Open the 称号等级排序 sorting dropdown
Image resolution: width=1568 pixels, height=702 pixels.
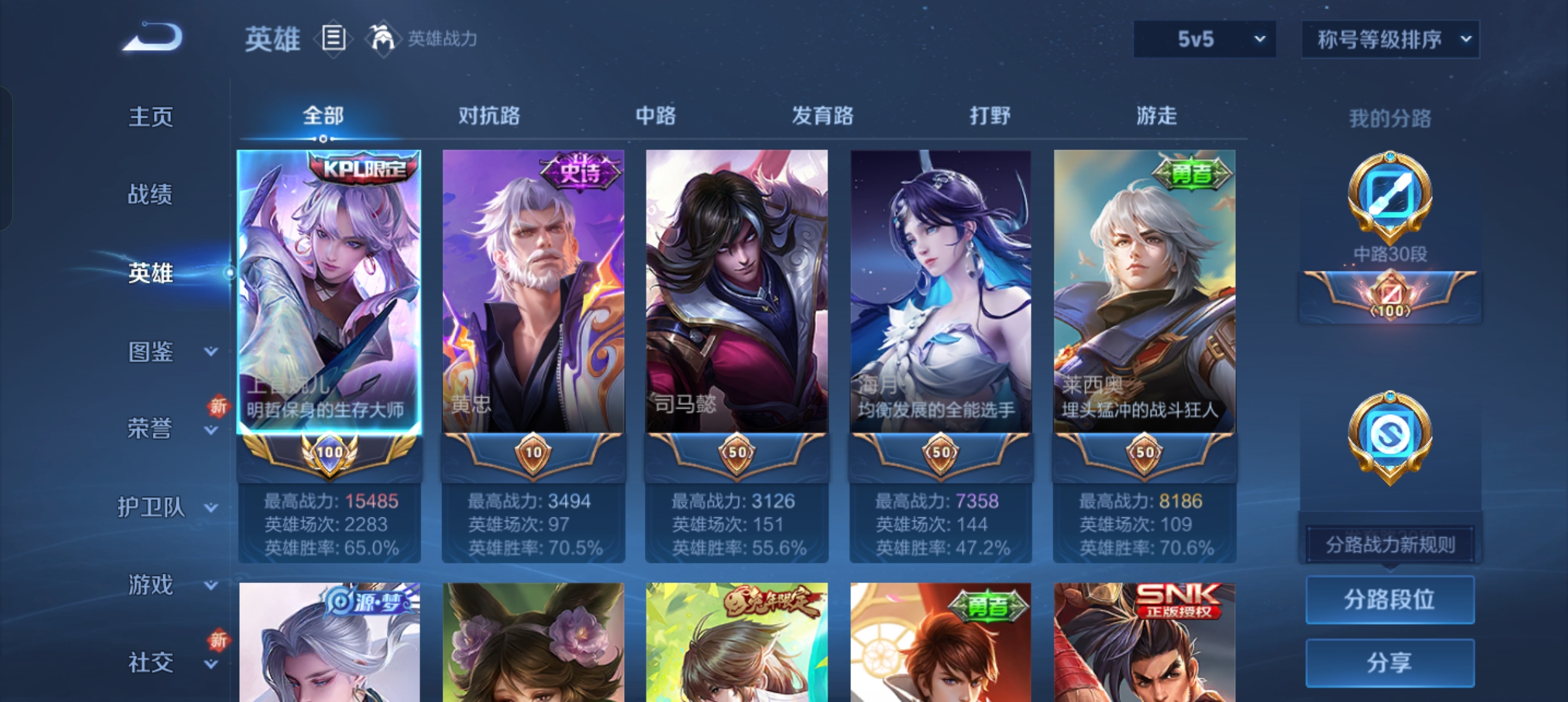click(1390, 38)
